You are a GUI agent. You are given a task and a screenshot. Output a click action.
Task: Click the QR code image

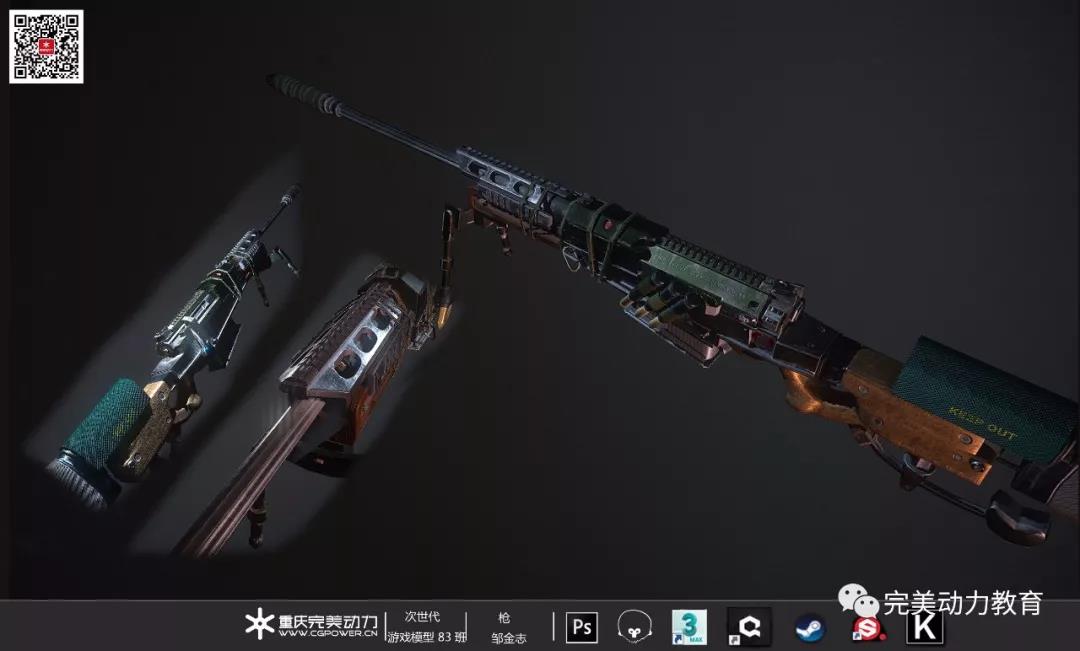coord(46,46)
